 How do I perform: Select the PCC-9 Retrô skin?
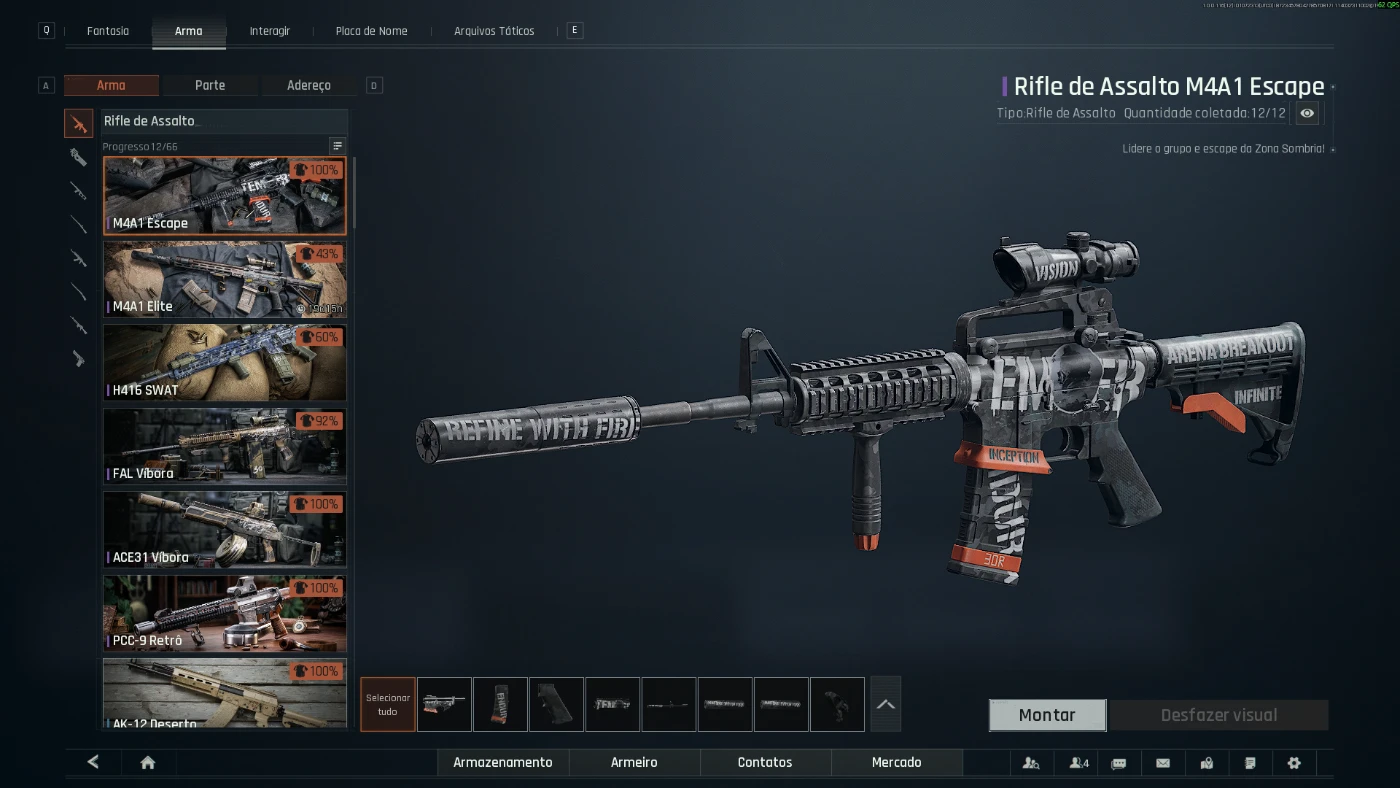coord(225,613)
